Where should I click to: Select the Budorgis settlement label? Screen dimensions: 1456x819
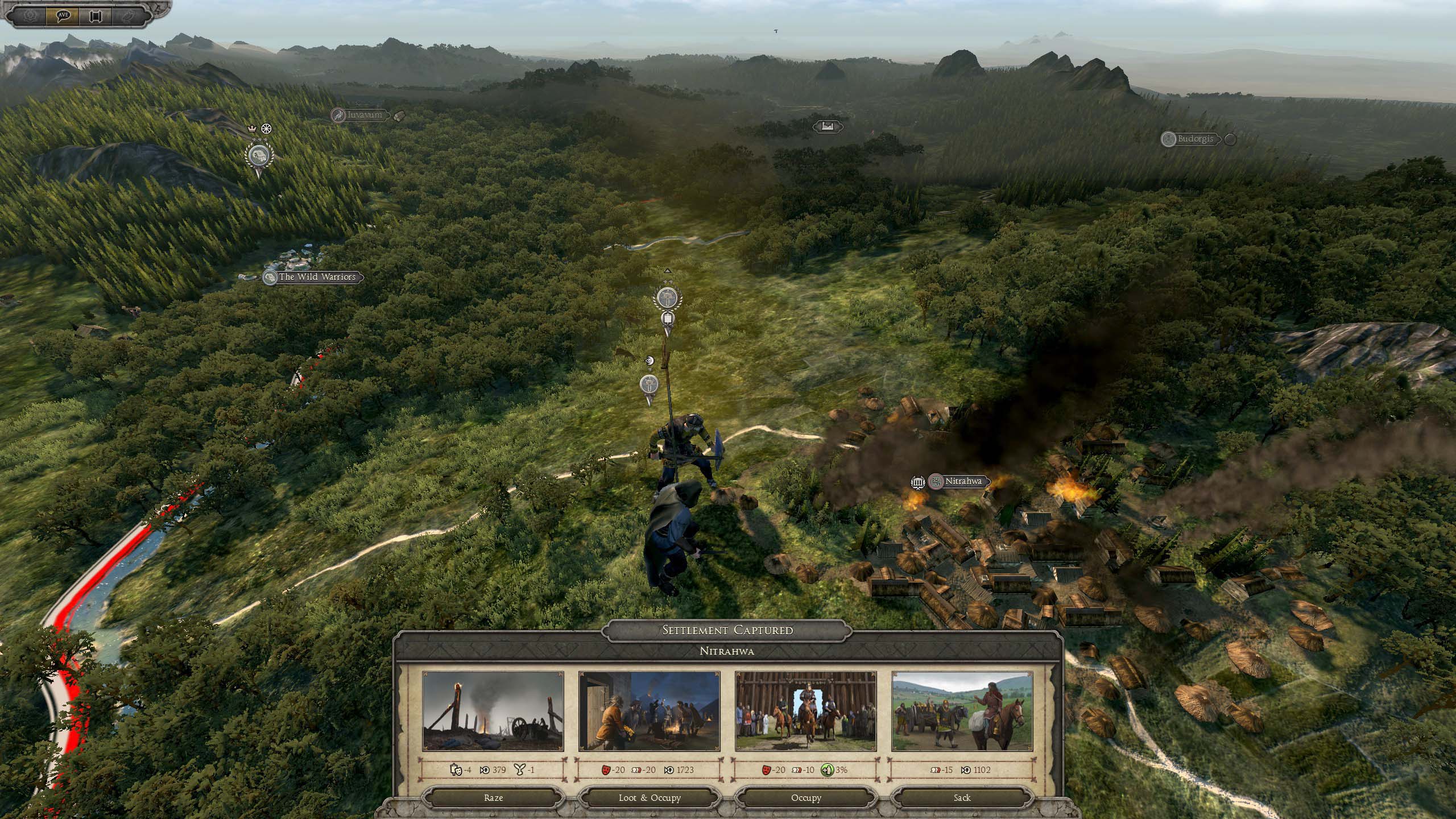pyautogui.click(x=1195, y=139)
